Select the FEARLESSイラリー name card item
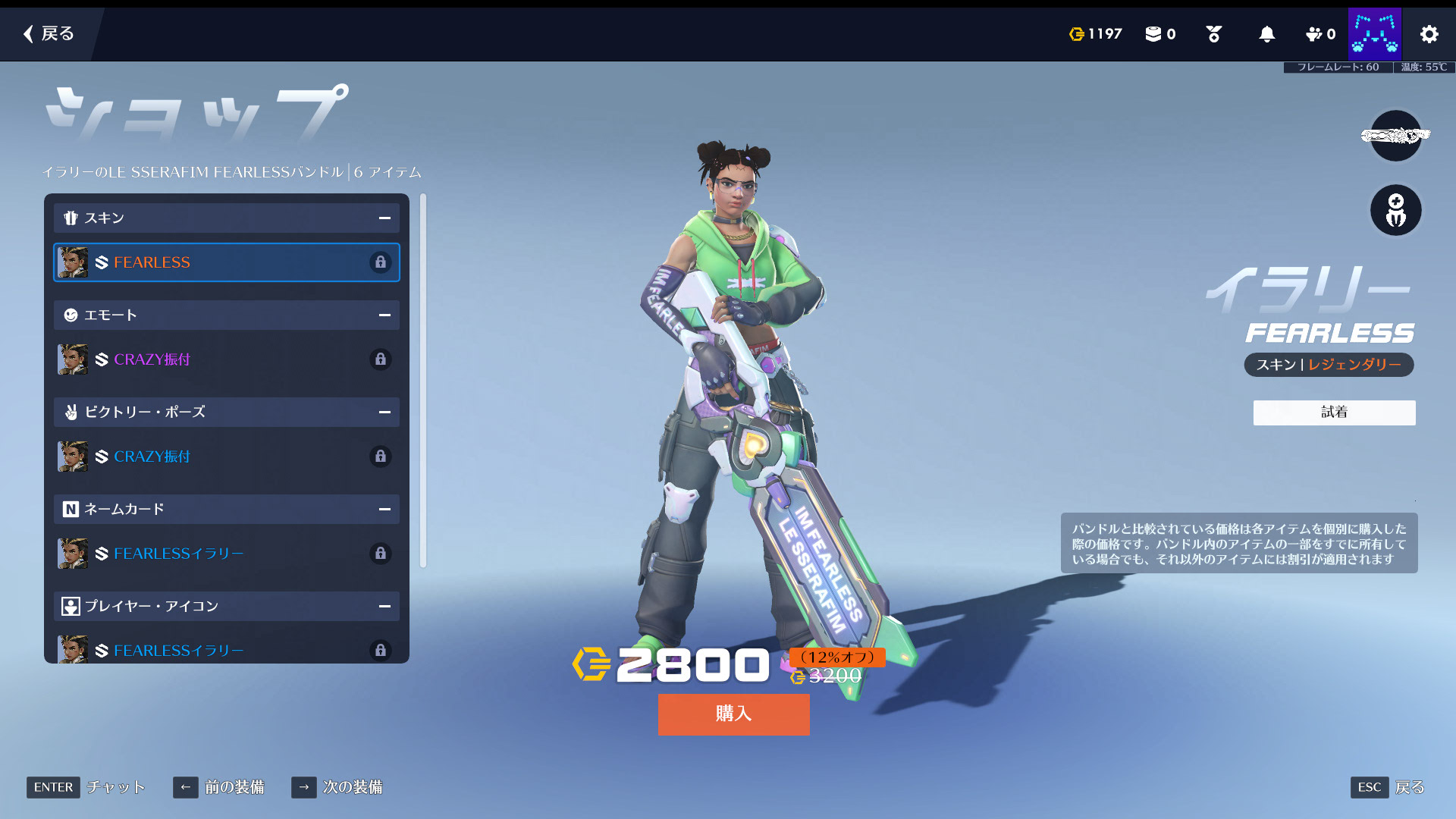The width and height of the screenshot is (1456, 819). tap(226, 554)
